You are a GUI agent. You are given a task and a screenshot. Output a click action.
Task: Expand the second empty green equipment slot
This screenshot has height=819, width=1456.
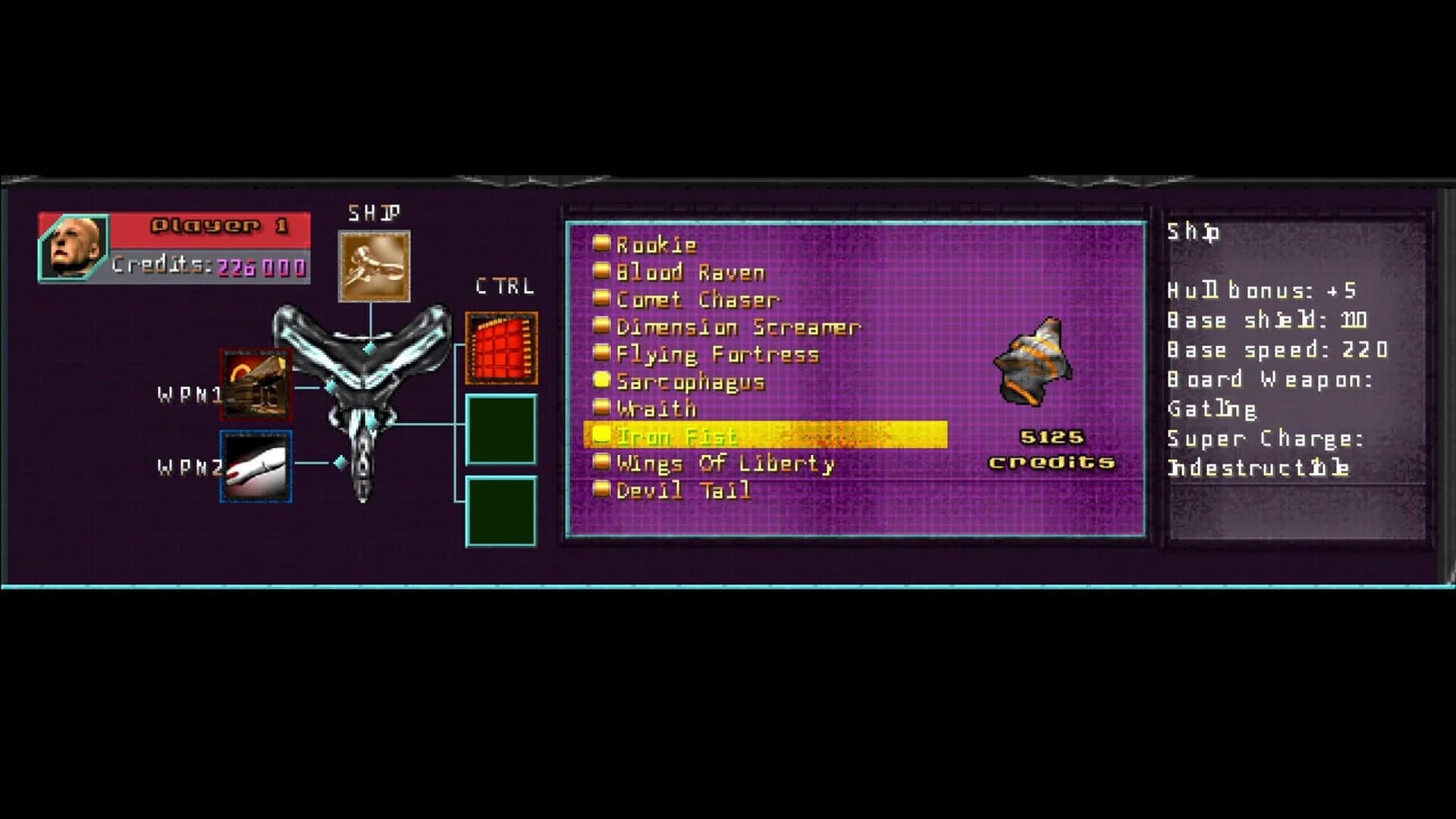click(x=500, y=512)
